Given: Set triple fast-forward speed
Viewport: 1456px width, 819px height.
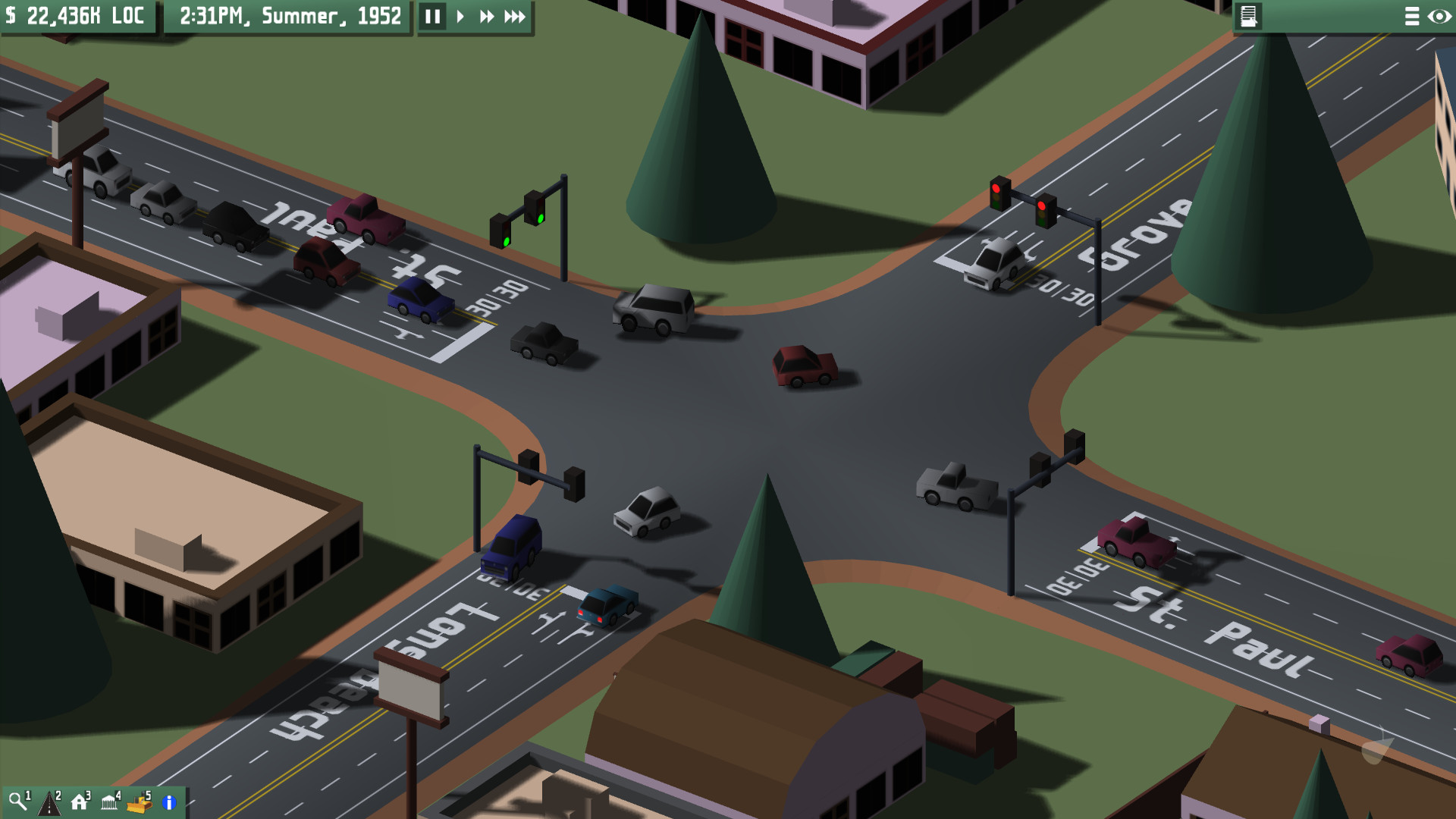Looking at the screenshot, I should [515, 17].
